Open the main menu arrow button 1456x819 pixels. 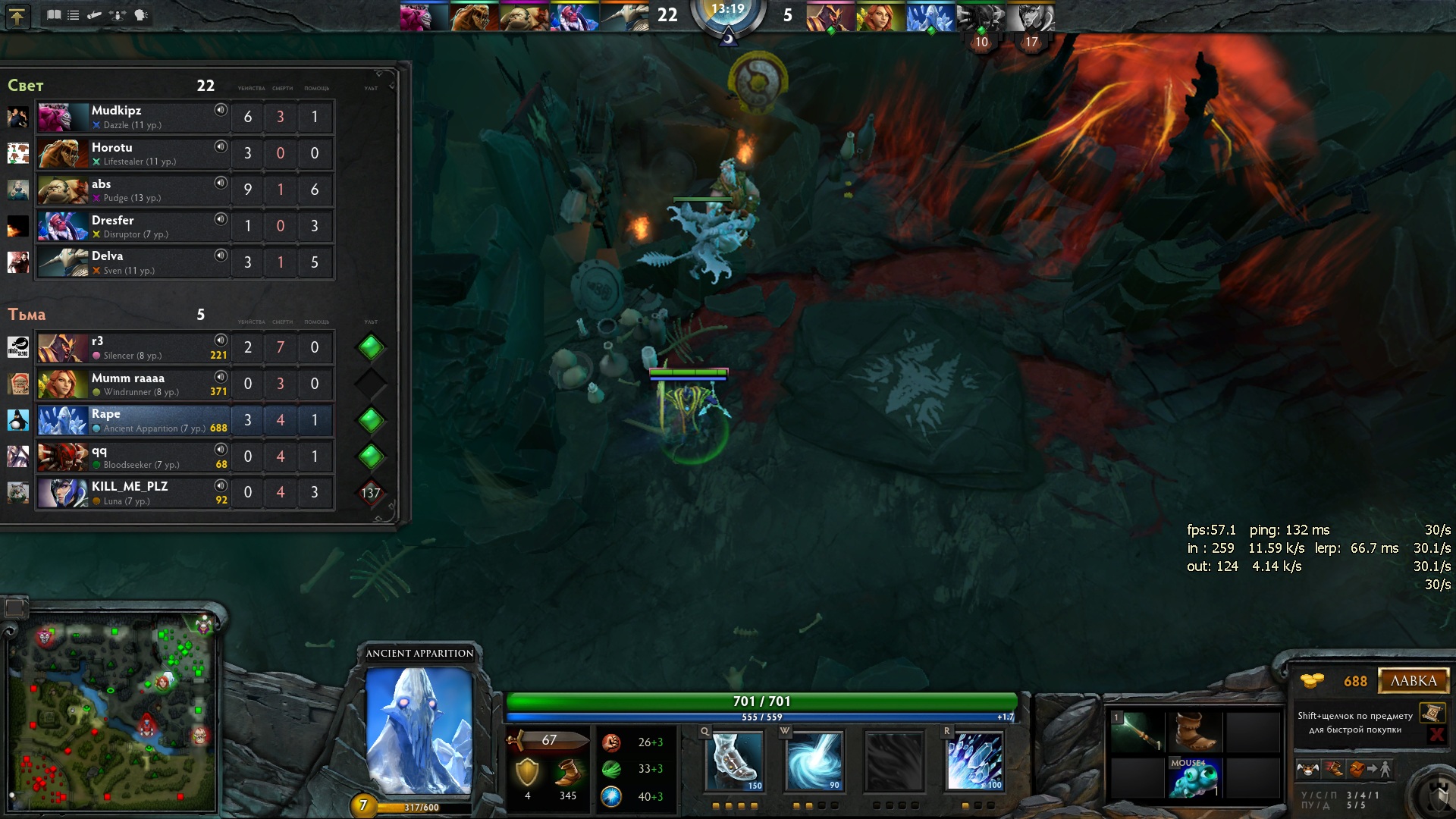pyautogui.click(x=17, y=16)
